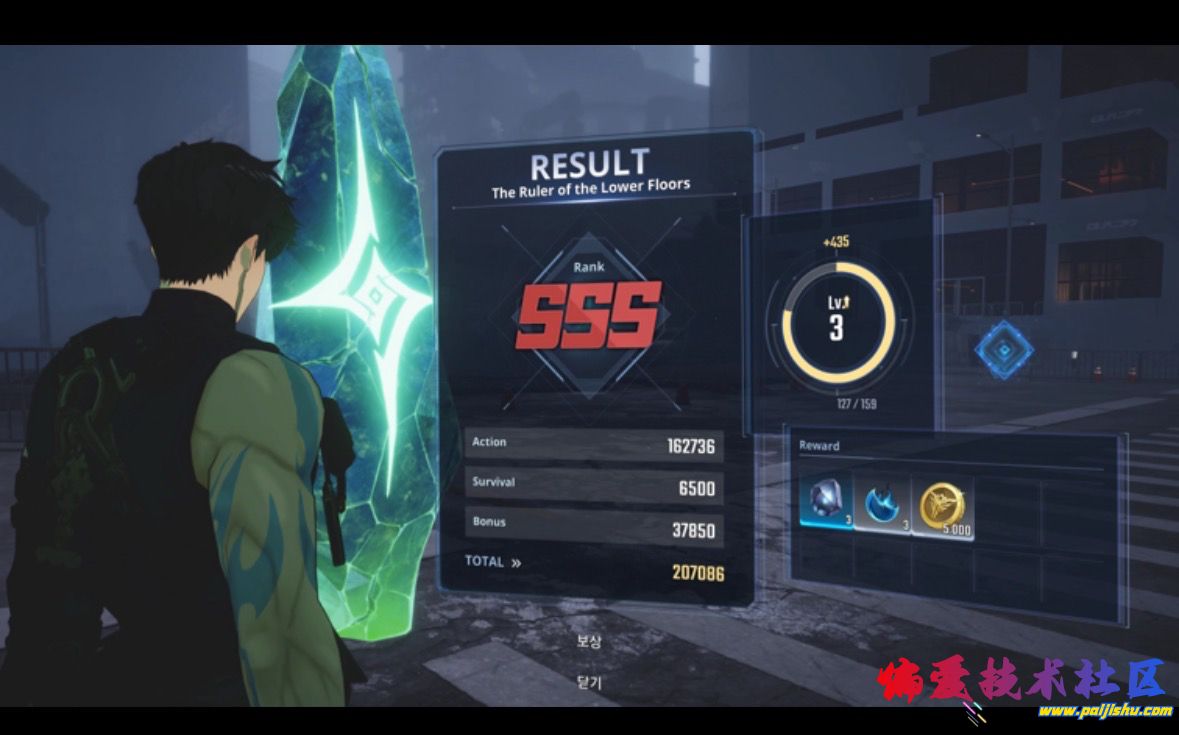The height and width of the screenshot is (735, 1179).
Task: Select the 5,000 gold coin reward
Action: click(x=943, y=506)
